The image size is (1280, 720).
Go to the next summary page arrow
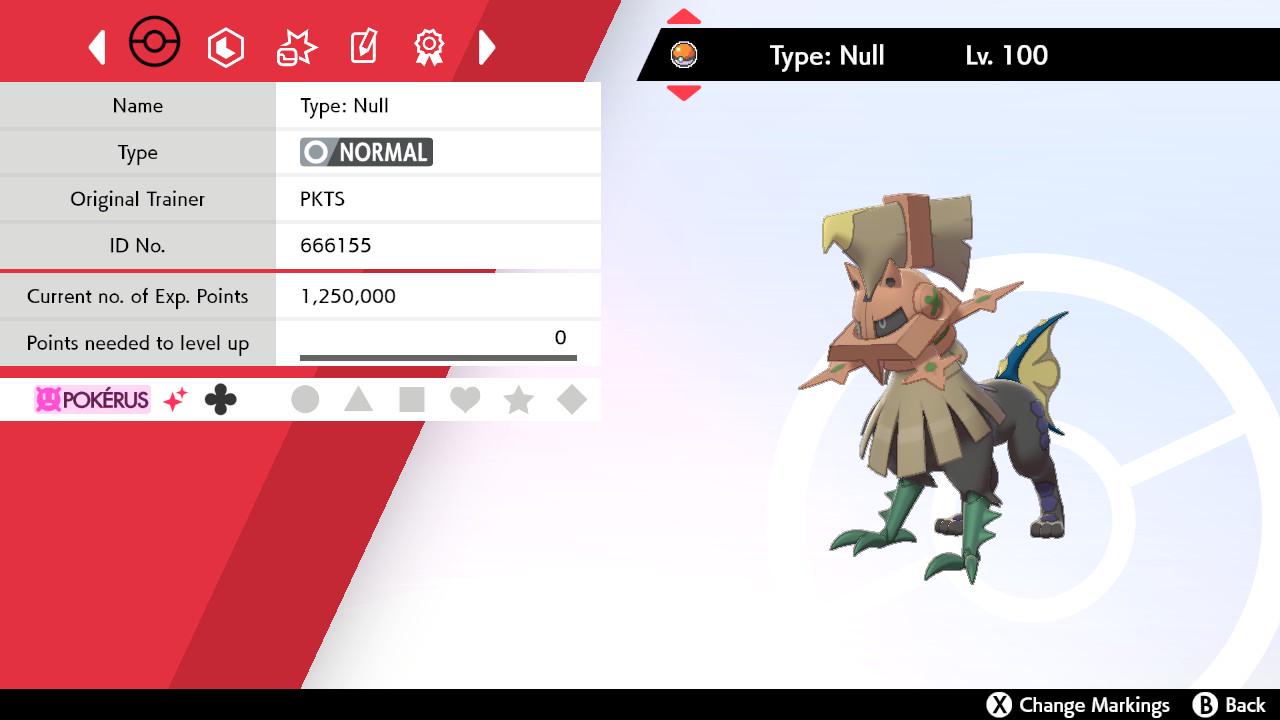pos(487,47)
